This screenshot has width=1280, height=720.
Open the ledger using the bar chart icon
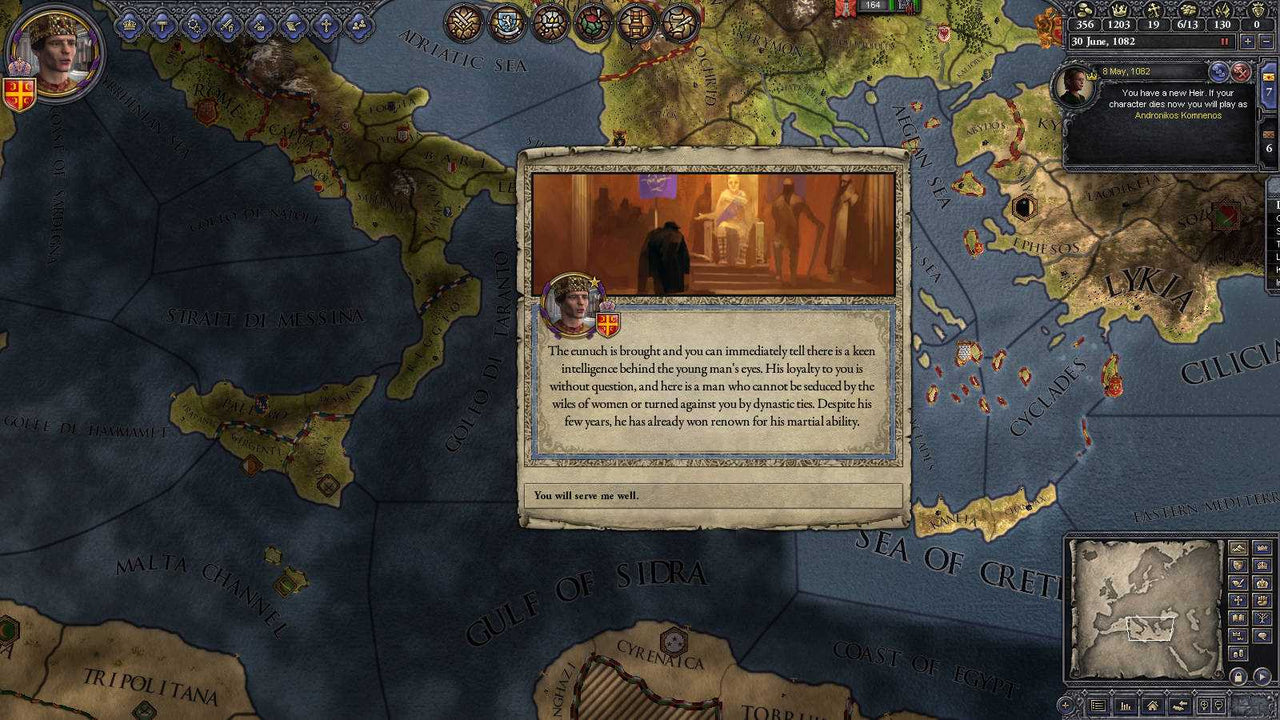click(x=1126, y=704)
